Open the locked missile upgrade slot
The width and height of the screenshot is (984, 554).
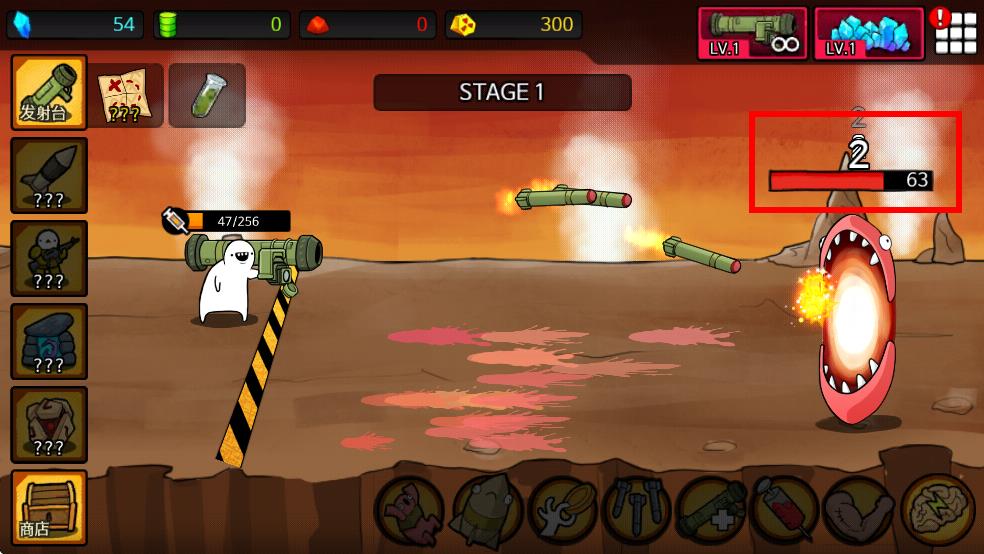(x=49, y=175)
